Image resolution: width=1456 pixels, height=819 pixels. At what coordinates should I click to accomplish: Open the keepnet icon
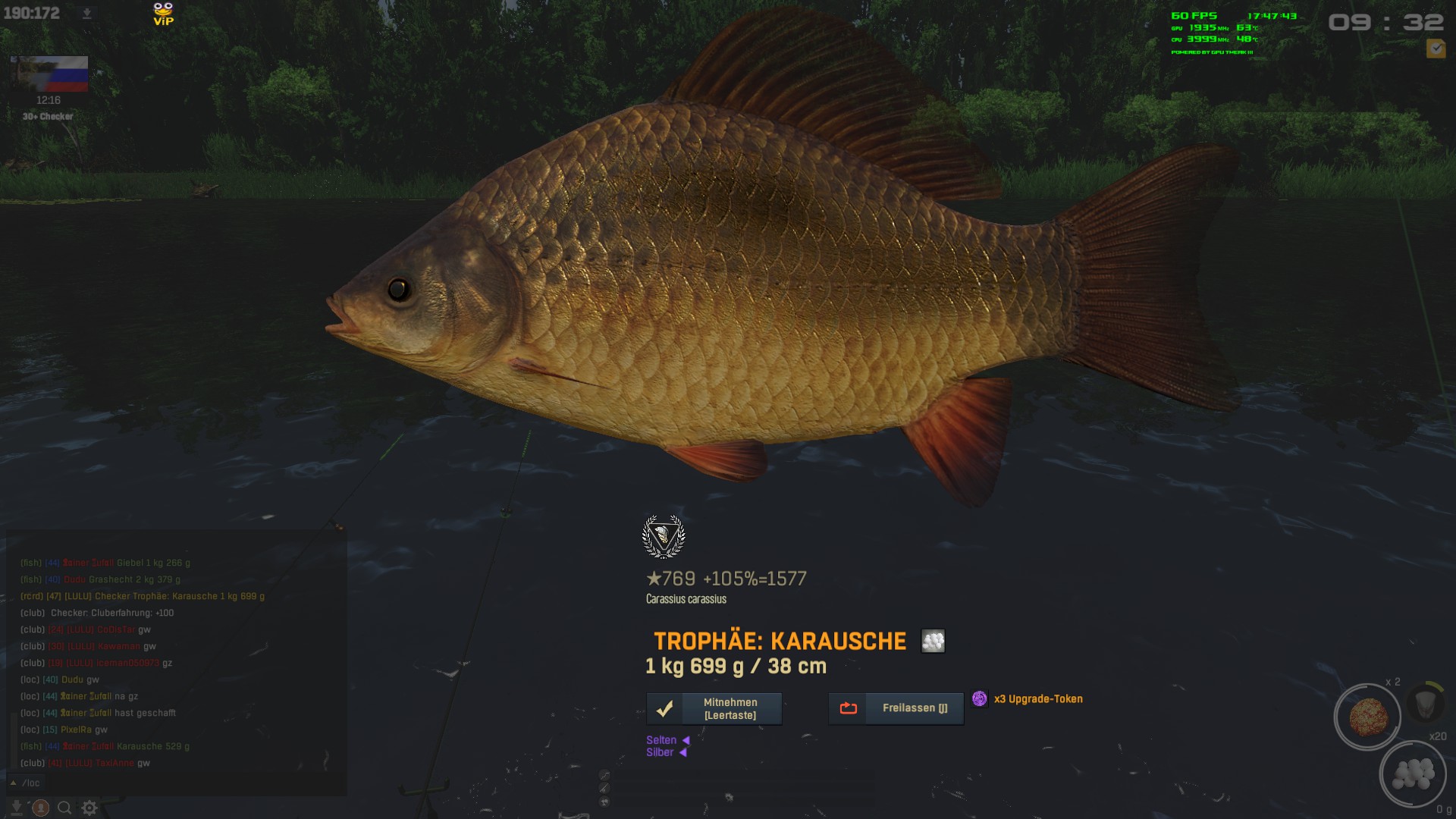(1424, 704)
